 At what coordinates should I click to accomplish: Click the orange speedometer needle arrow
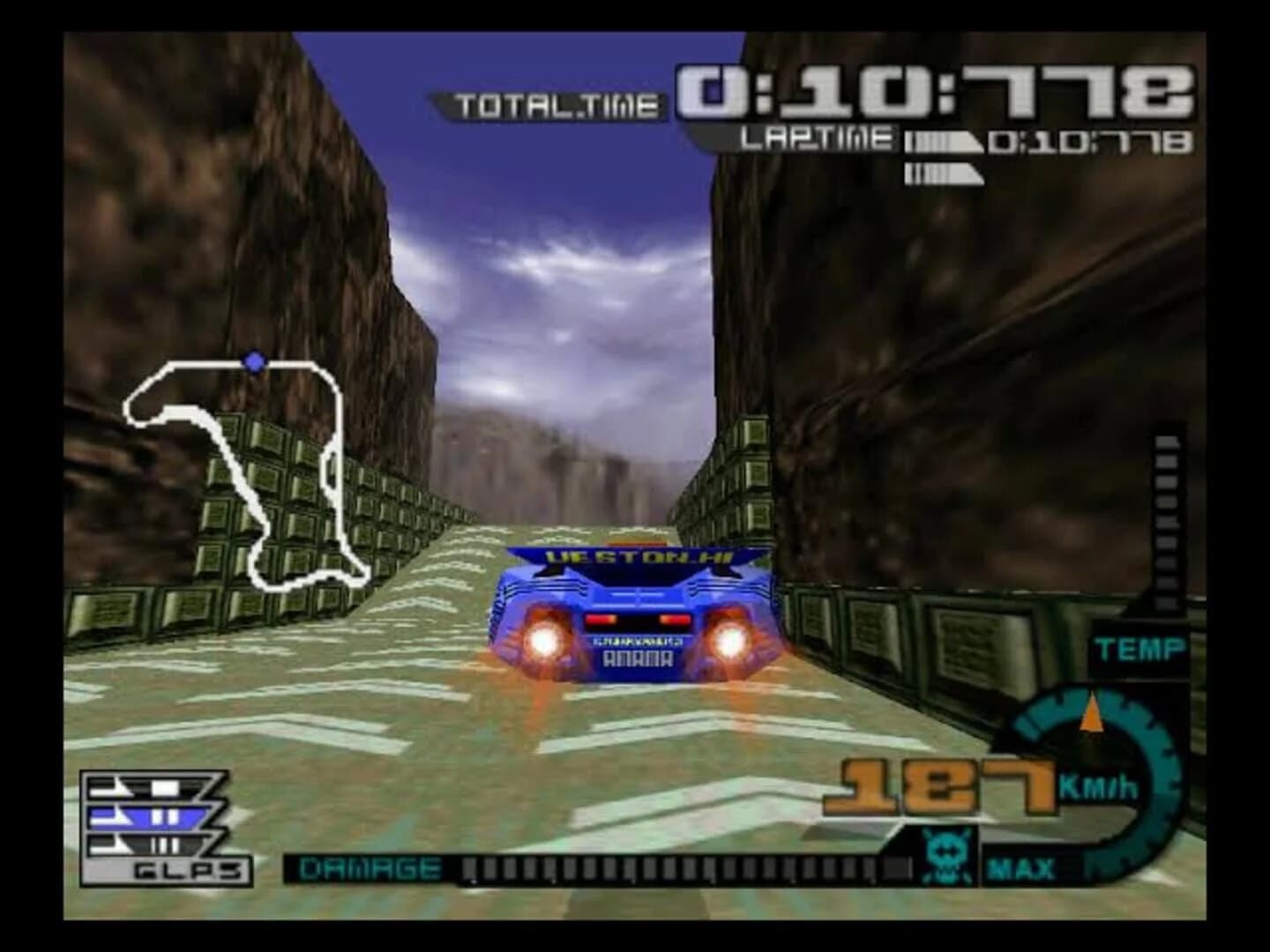pos(1094,712)
